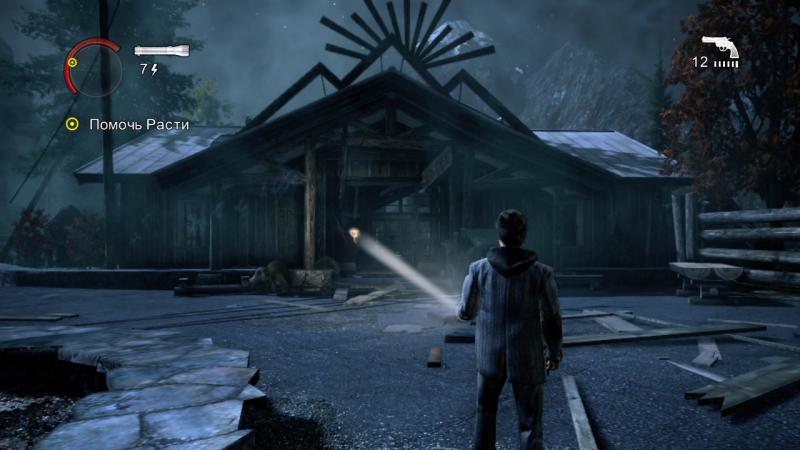Select the revolver weapon icon

coord(720,44)
